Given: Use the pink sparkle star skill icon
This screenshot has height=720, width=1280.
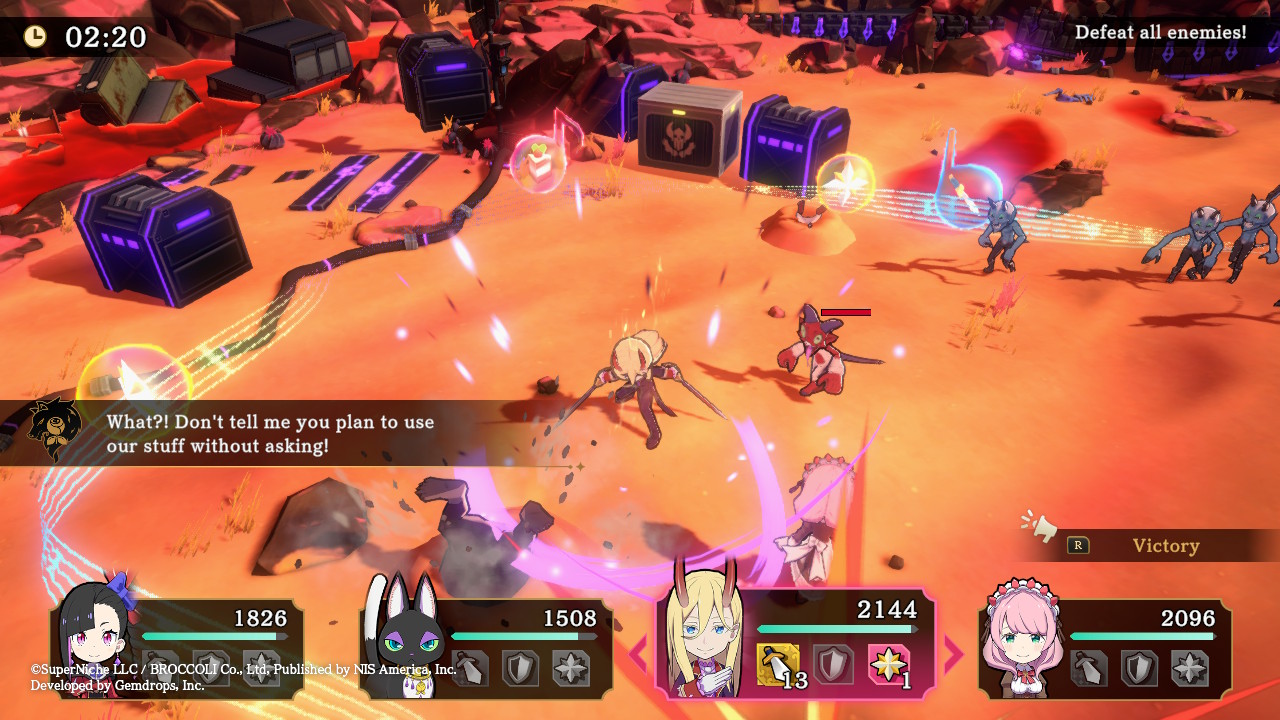Looking at the screenshot, I should click(887, 664).
